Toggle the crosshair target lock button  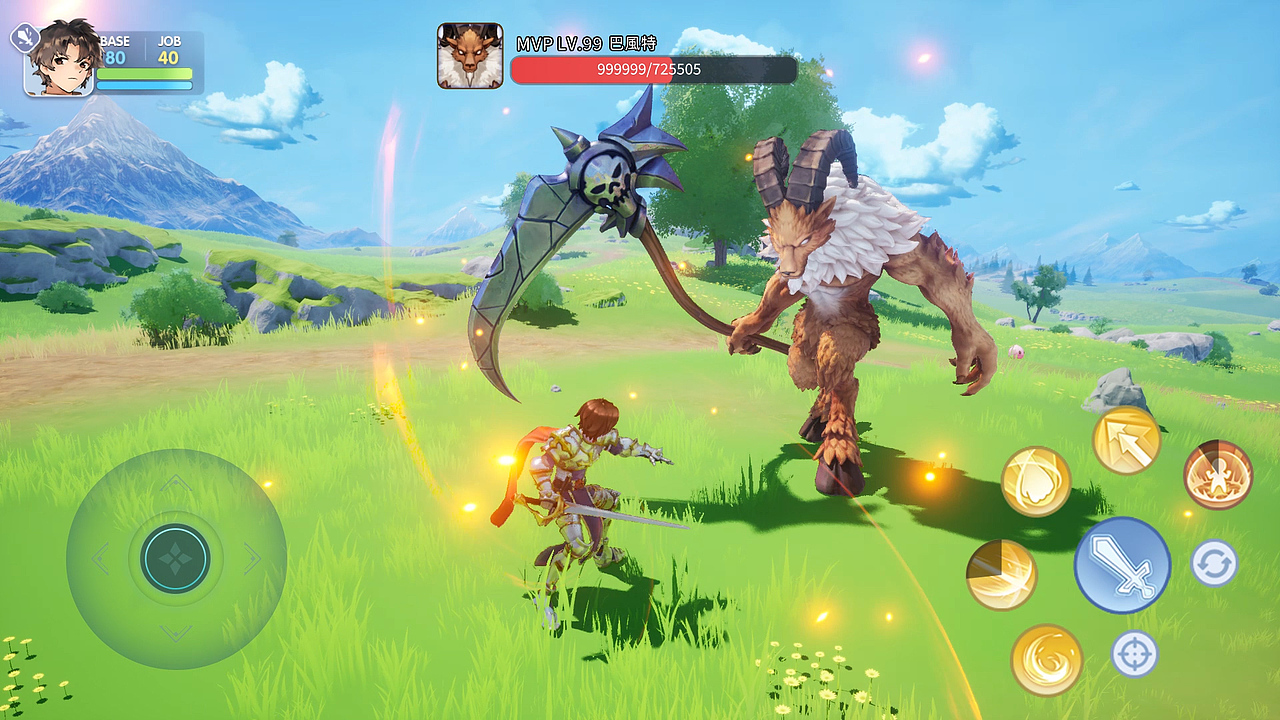coord(1135,654)
